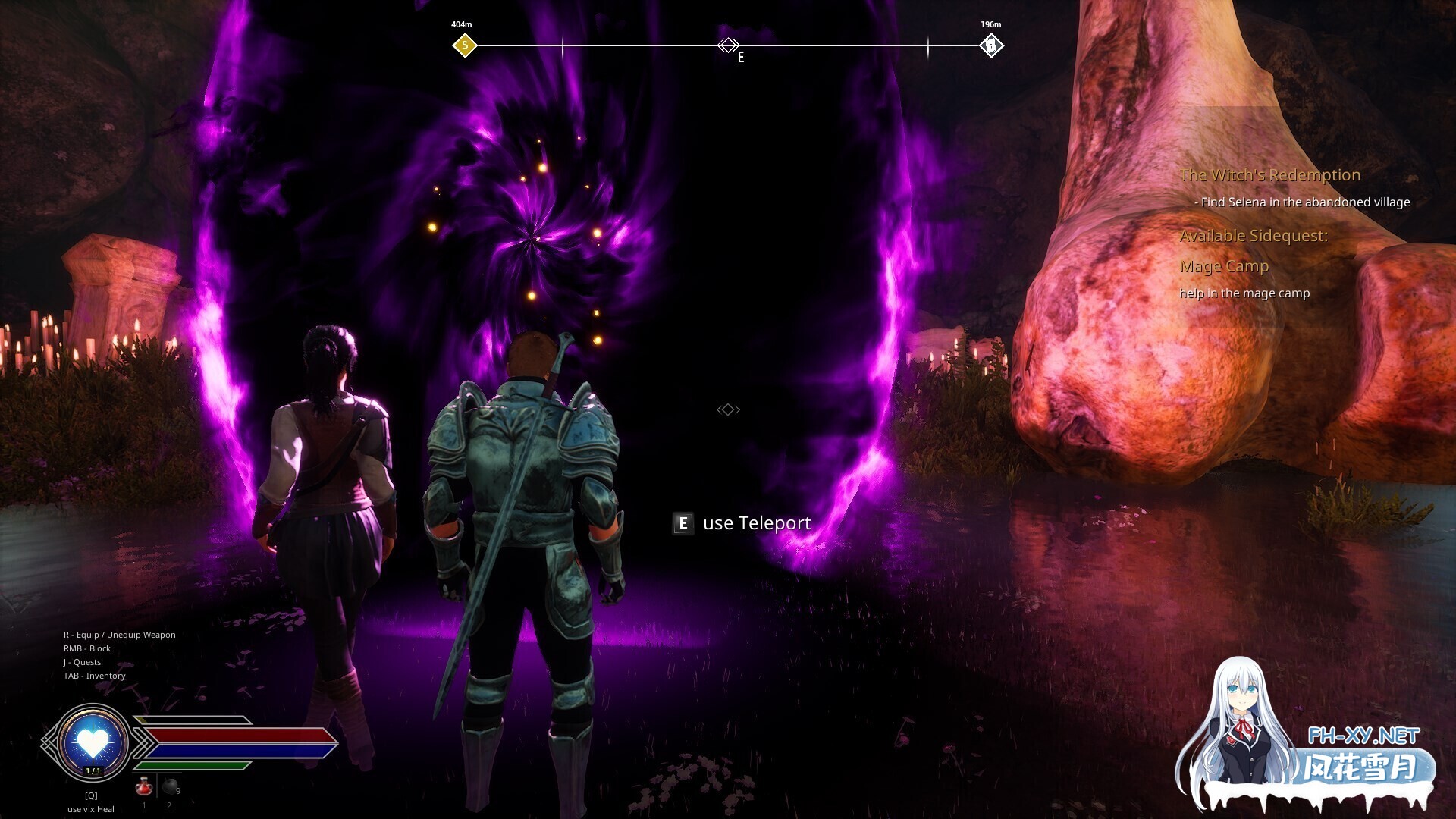Click the white 196m marker on the compass
The width and height of the screenshot is (1456, 819).
coord(990,45)
